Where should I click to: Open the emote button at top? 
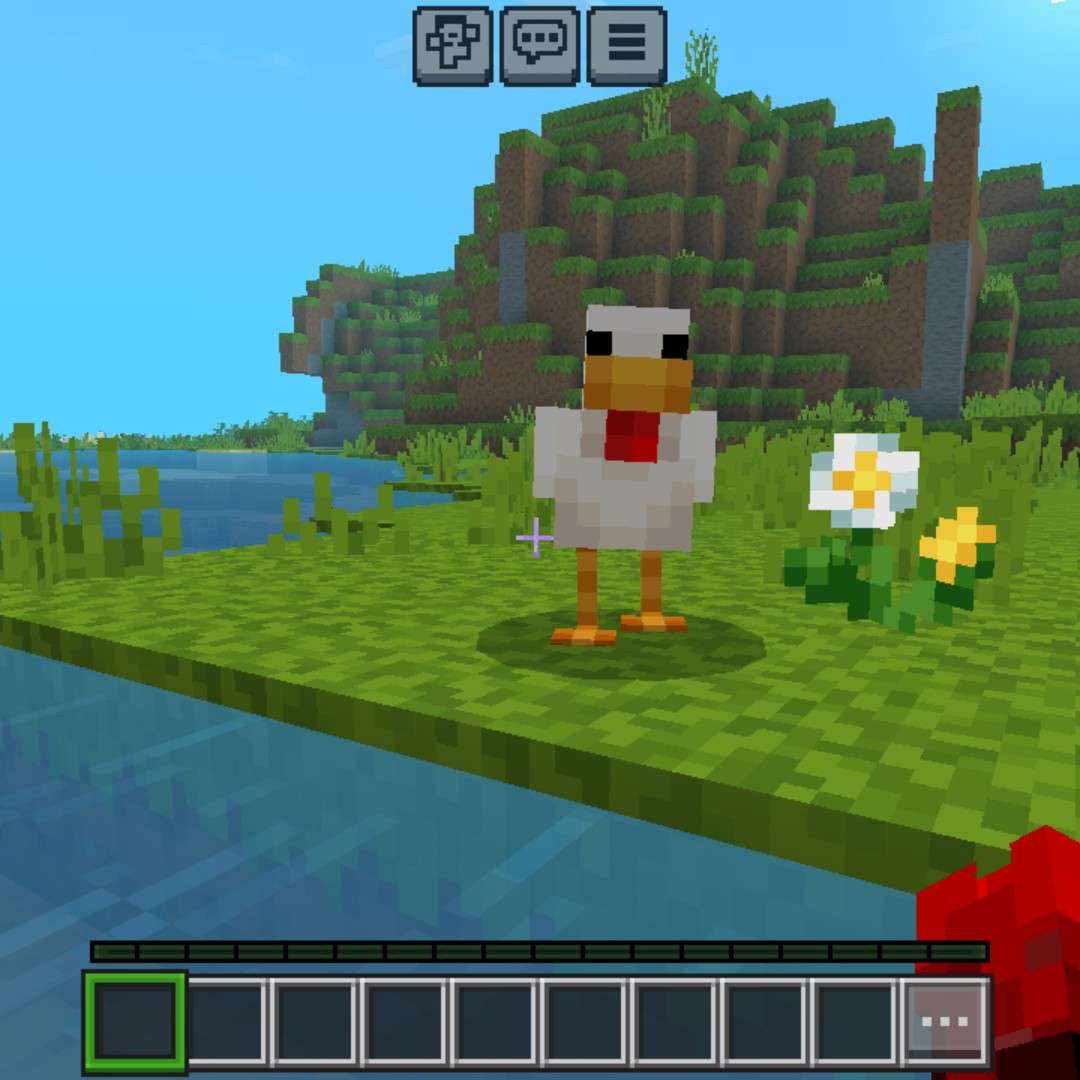(452, 45)
